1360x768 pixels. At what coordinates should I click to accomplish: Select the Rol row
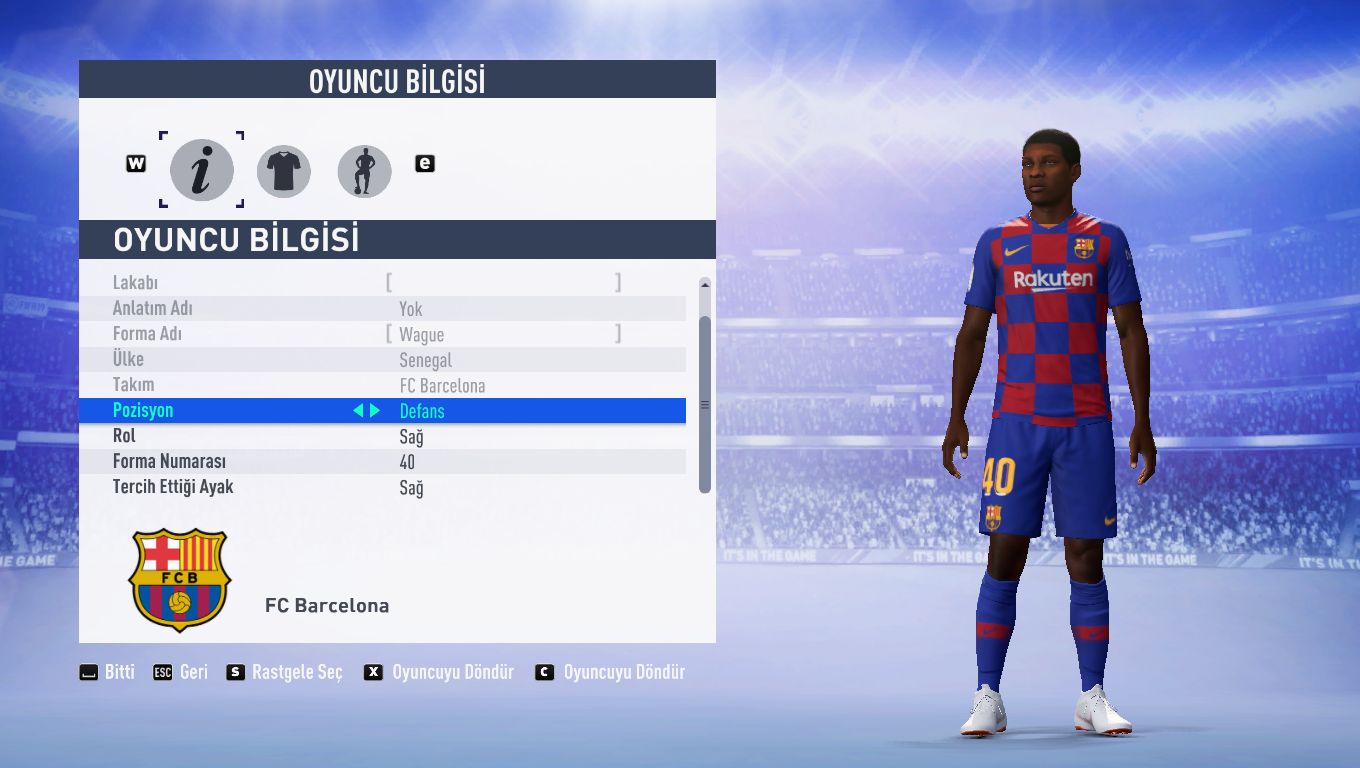[398, 436]
